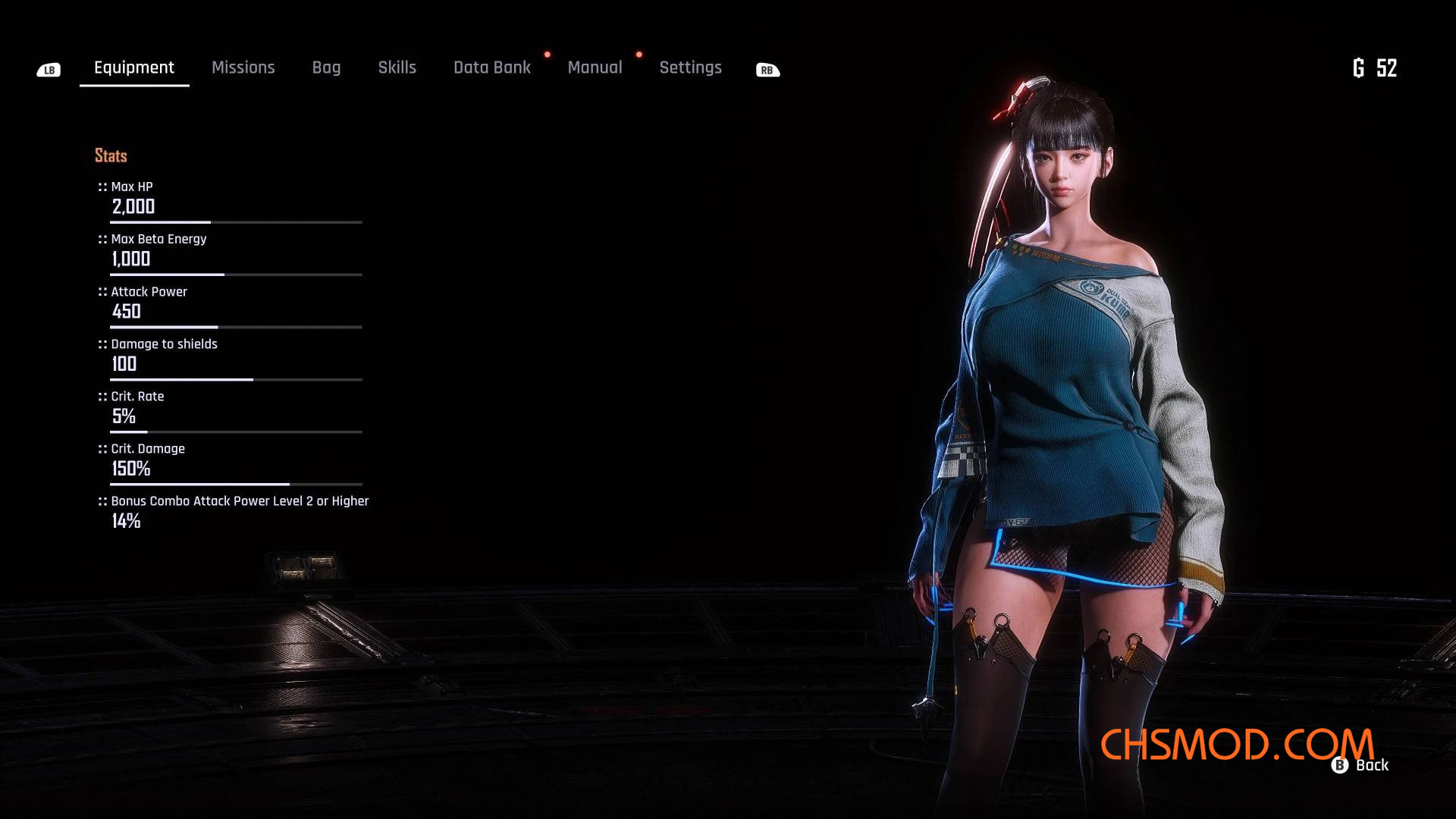
Task: Open the Data Bank tab
Action: (x=491, y=67)
